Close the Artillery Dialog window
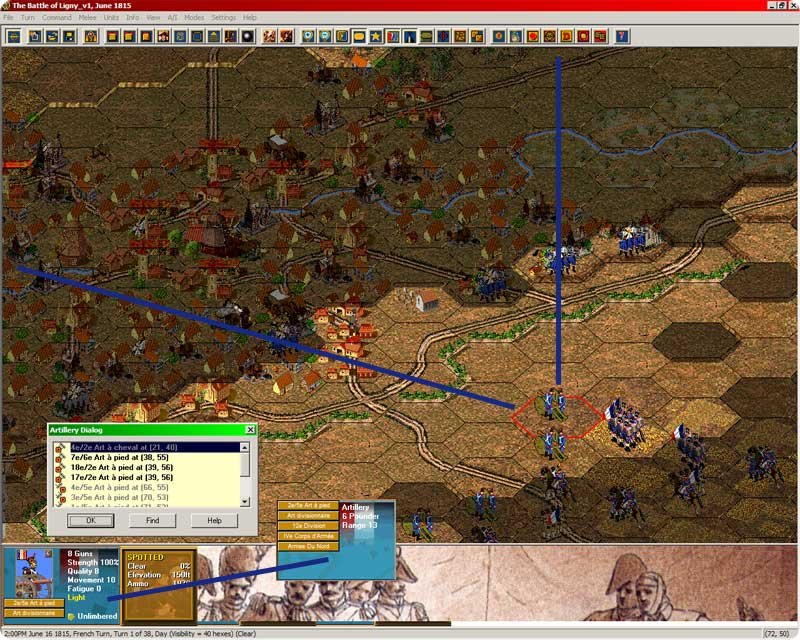The image size is (800, 640). tap(250, 430)
